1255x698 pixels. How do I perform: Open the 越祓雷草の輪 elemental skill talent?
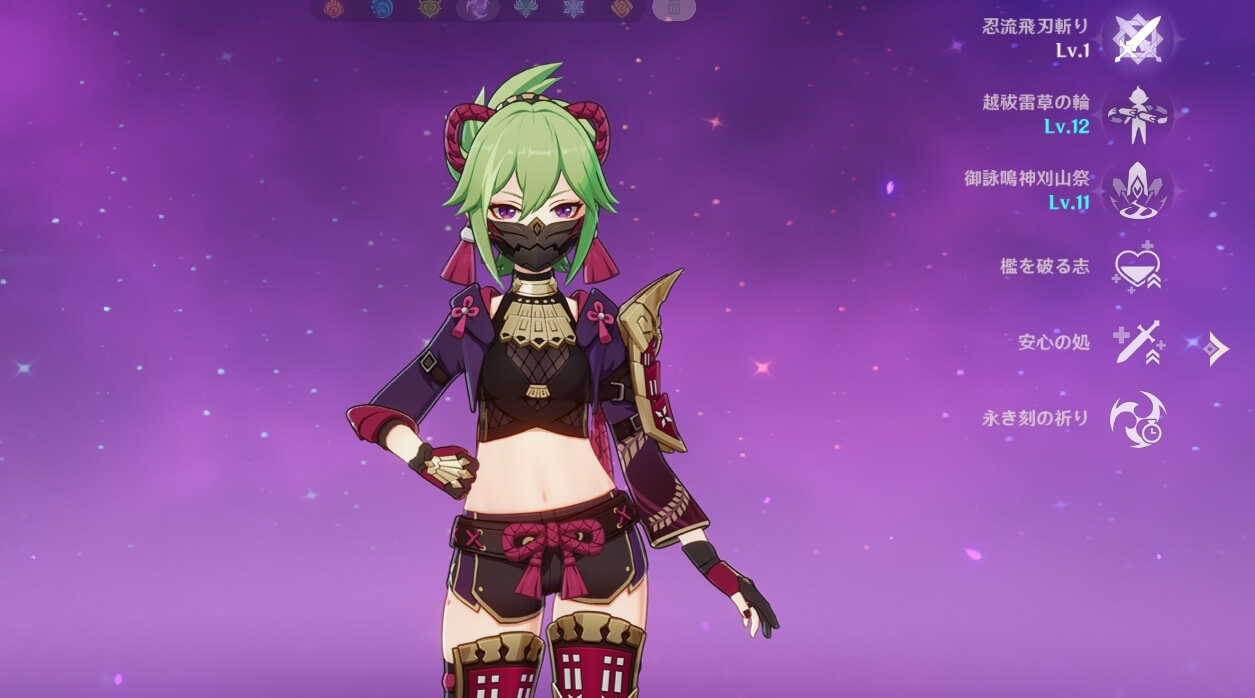point(1138,115)
